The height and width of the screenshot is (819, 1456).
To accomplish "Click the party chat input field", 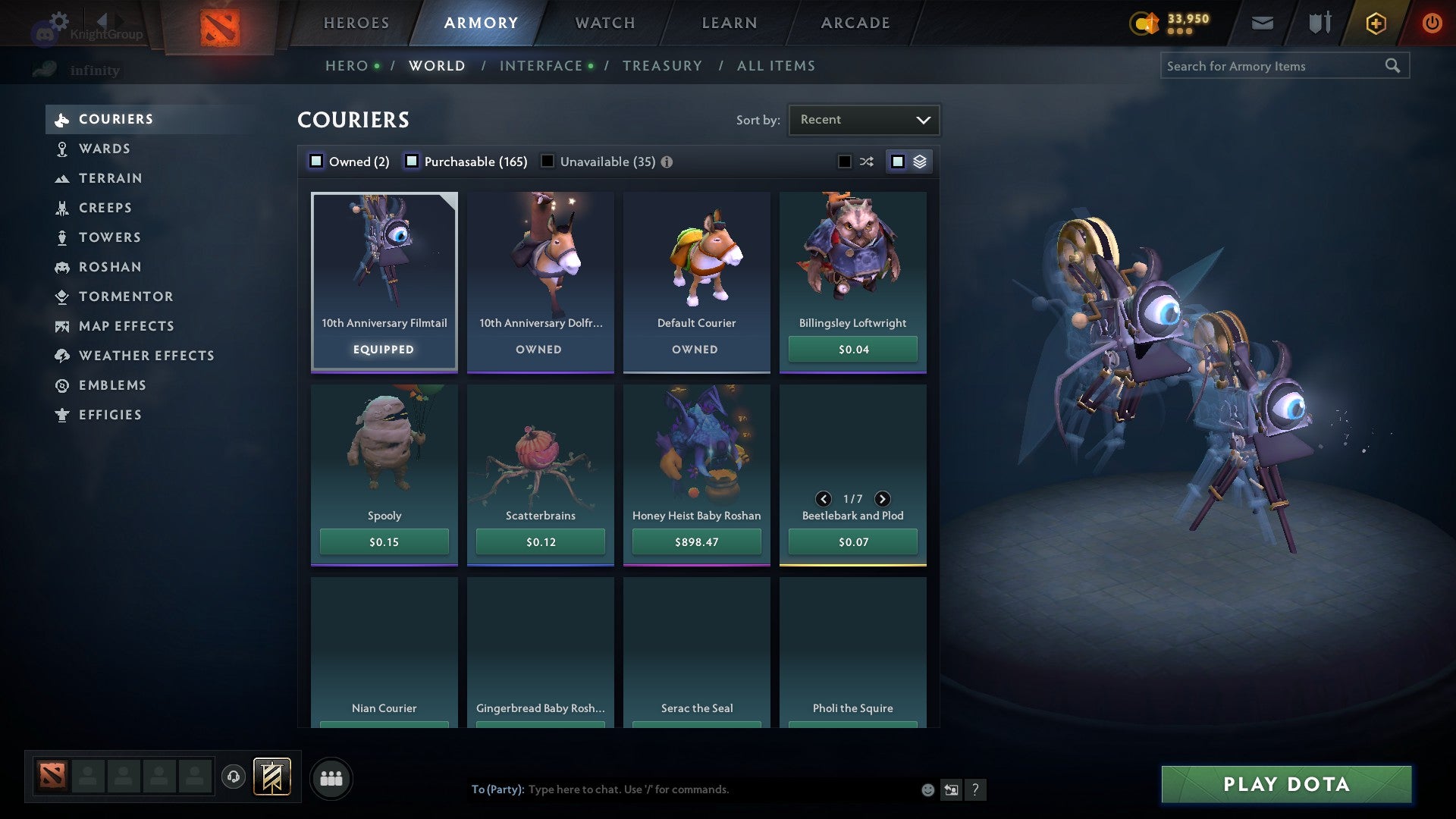I will [682, 789].
